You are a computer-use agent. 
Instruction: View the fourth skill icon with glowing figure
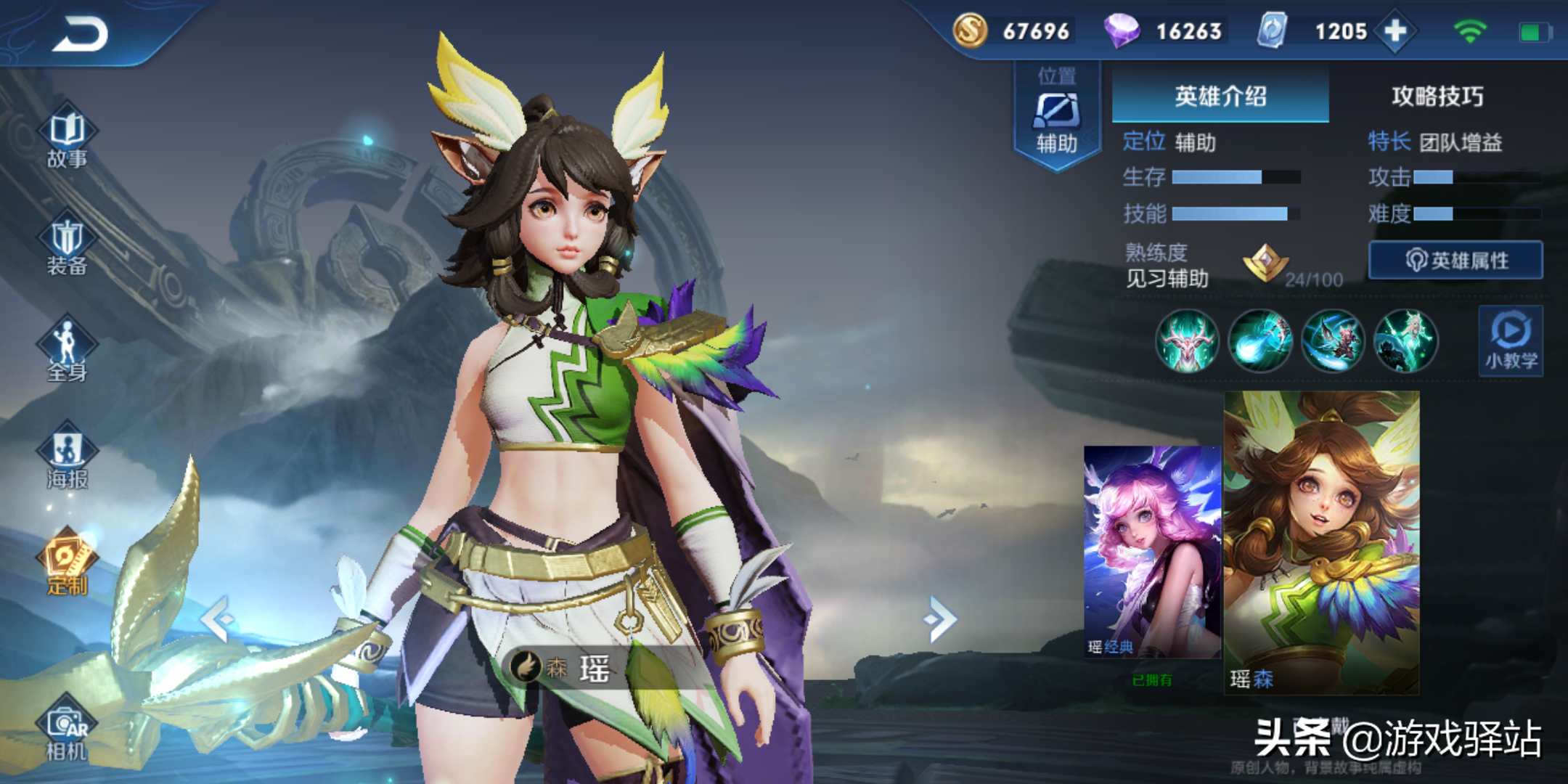(x=1405, y=340)
